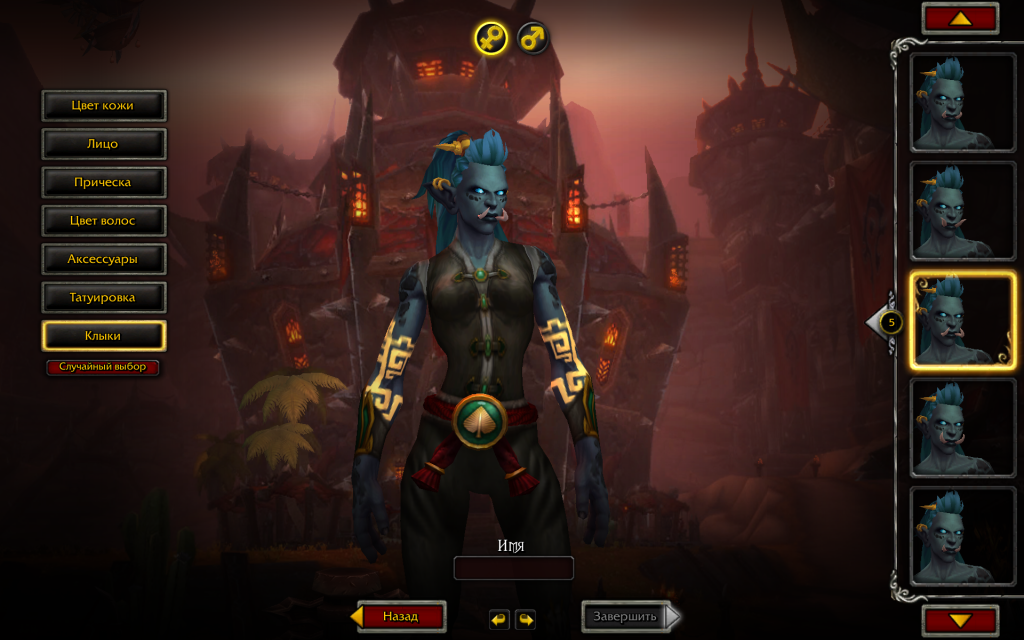The image size is (1024, 640).
Task: Pick the gold-framed selected tusk thumbnail
Action: click(962, 320)
